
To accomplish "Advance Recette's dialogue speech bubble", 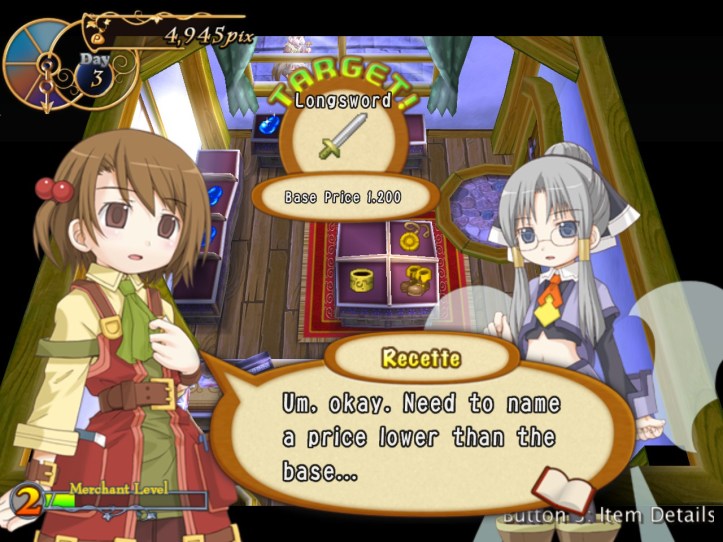I will click(x=420, y=433).
